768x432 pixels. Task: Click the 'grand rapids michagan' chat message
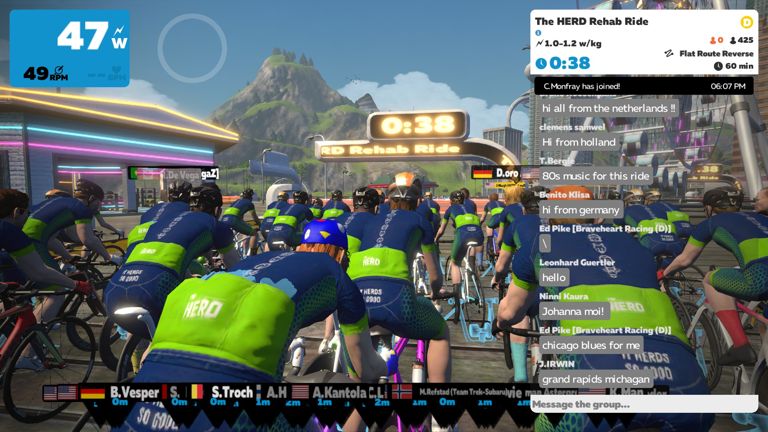pyautogui.click(x=596, y=379)
